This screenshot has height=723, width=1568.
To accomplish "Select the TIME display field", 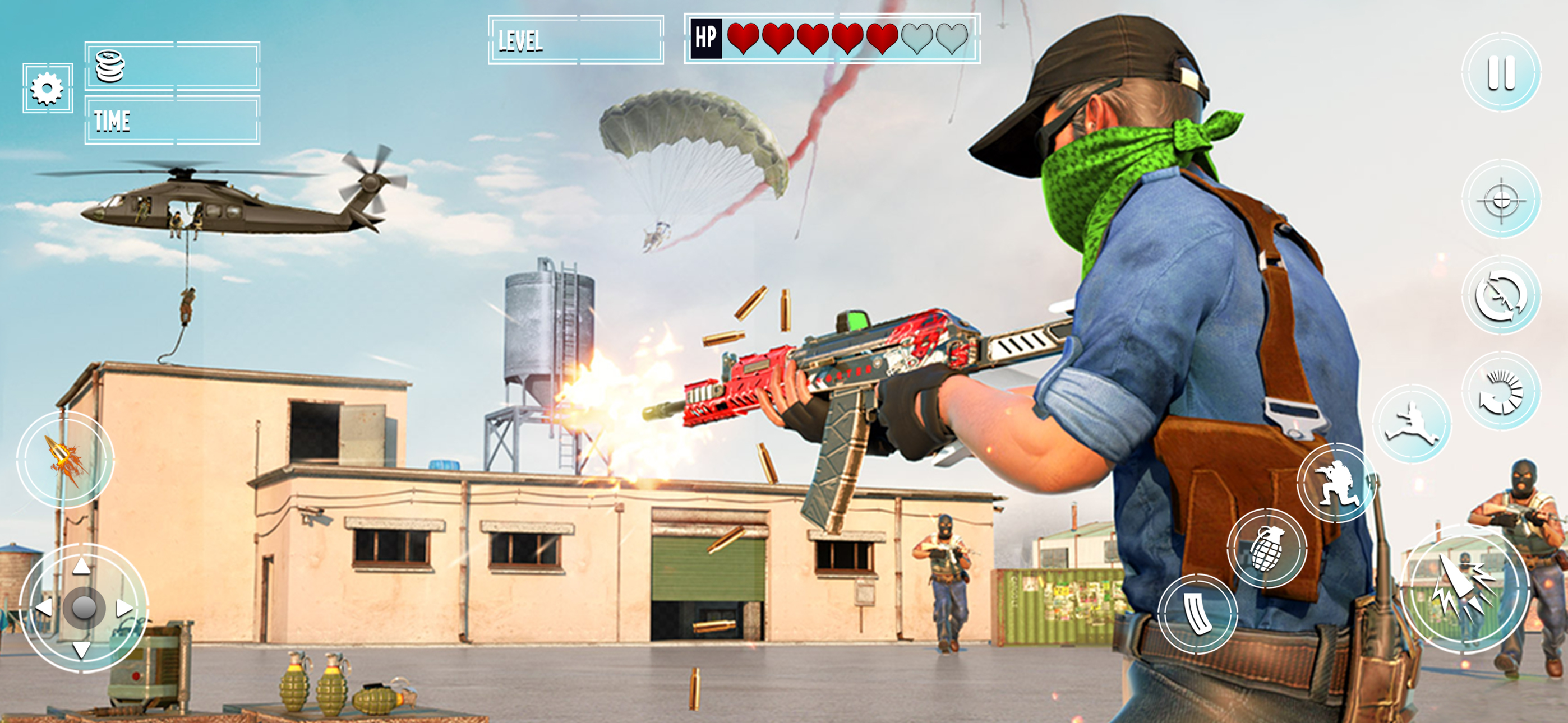I will 173,122.
